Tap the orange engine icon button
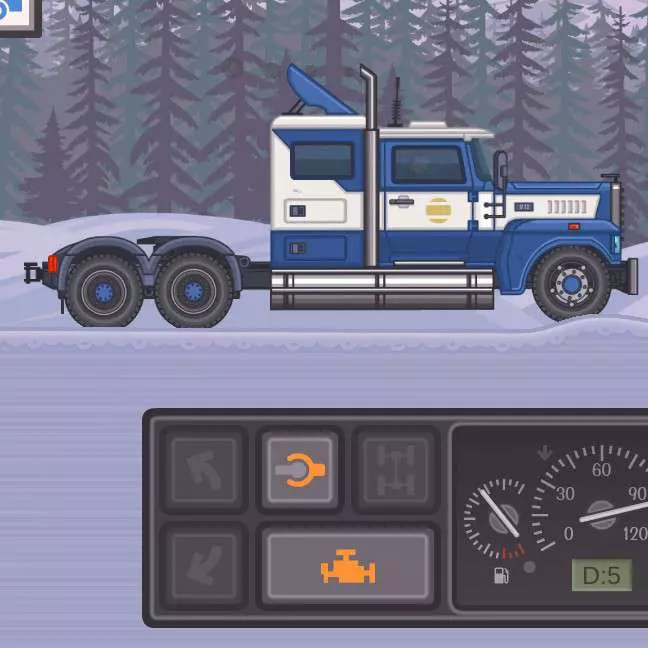This screenshot has width=648, height=648. [347, 567]
